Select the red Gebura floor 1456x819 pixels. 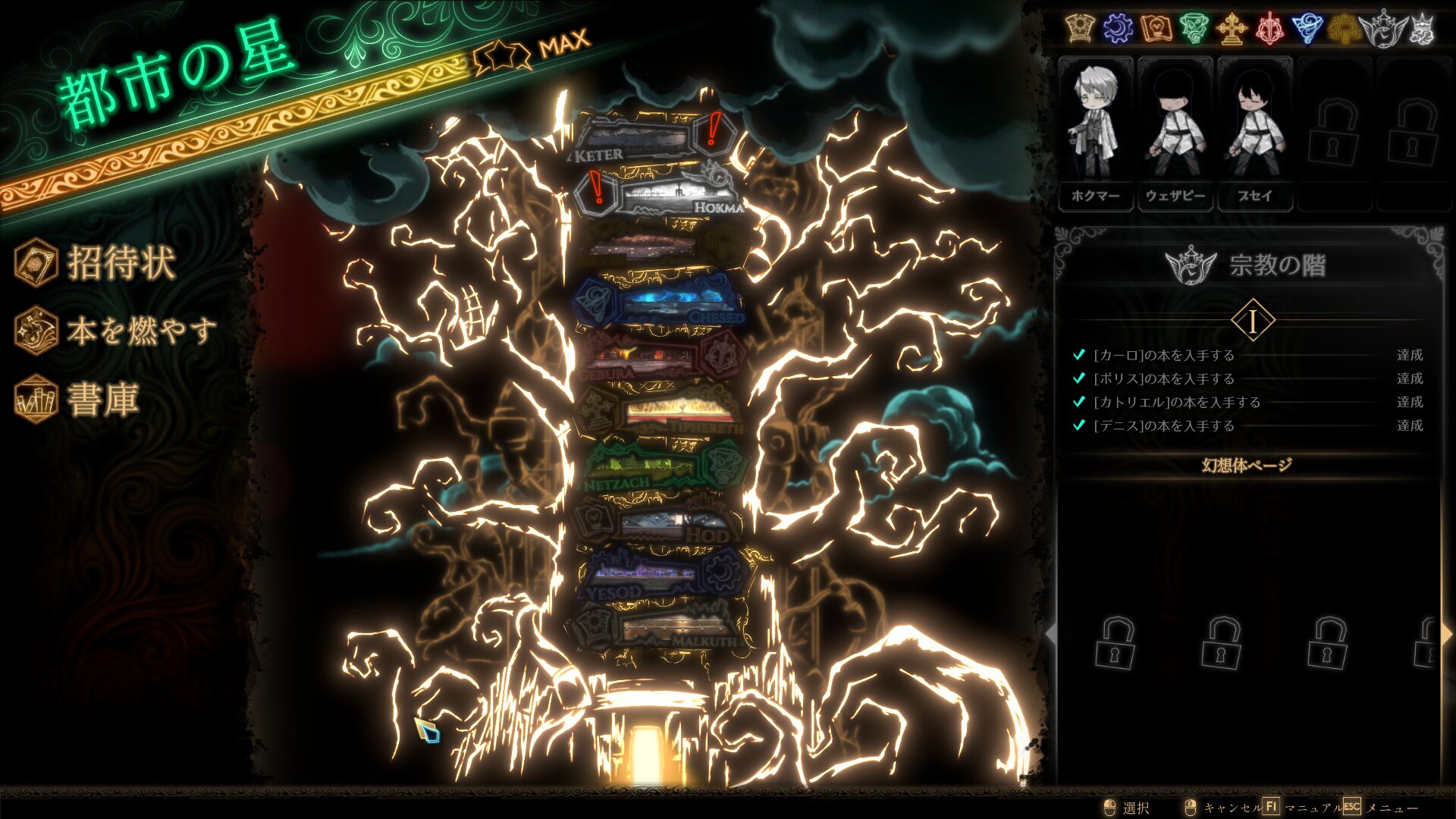click(x=652, y=357)
